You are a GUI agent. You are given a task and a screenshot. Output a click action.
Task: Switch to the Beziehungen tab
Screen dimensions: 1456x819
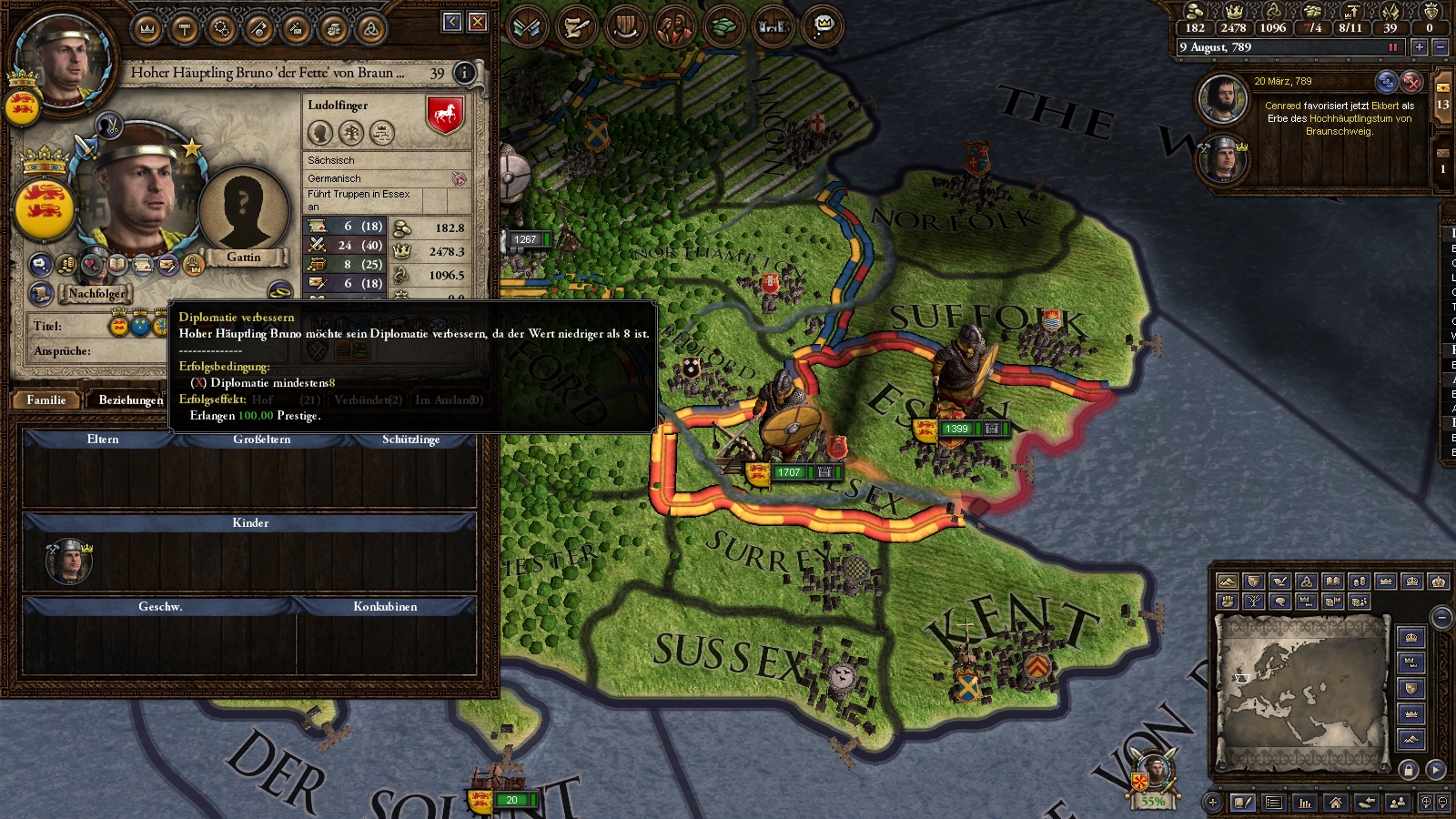131,400
